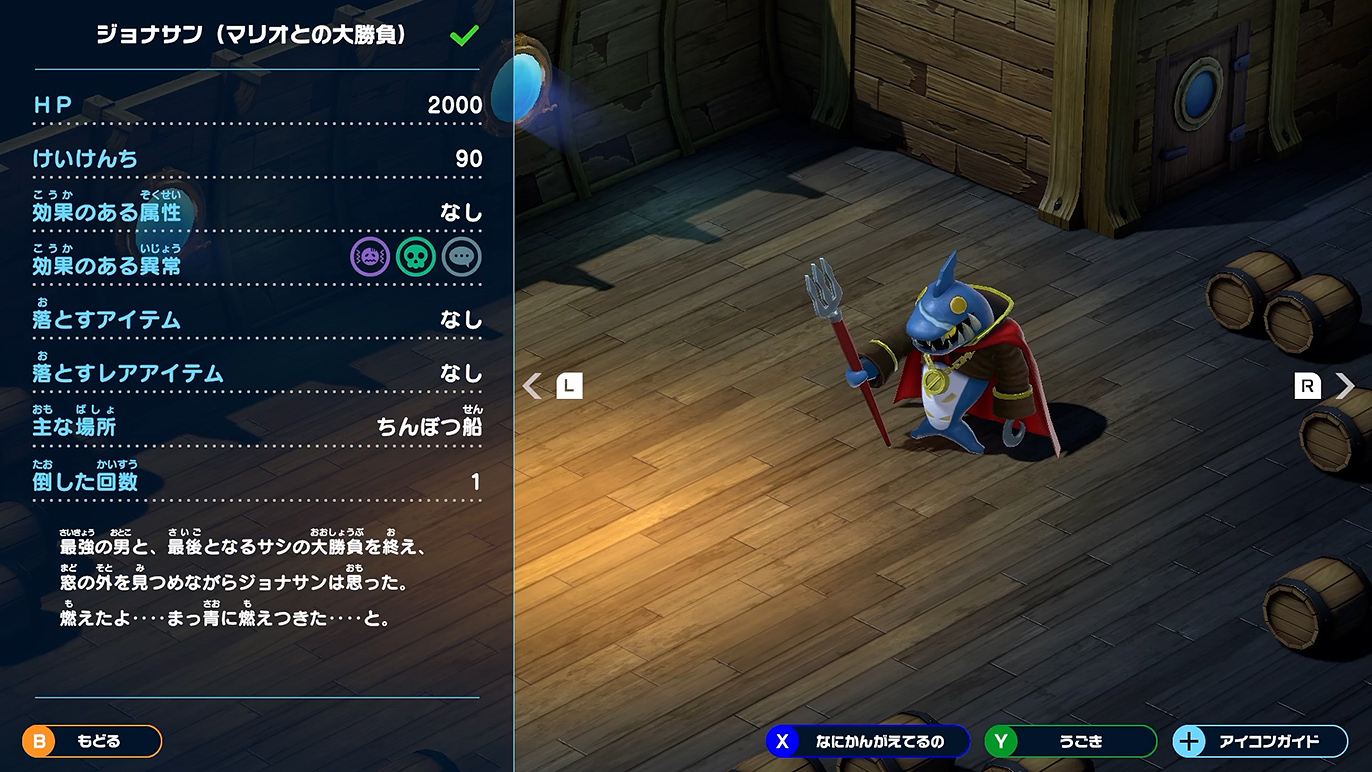
Task: Play the うごき animation viewer
Action: pyautogui.click(x=1070, y=741)
